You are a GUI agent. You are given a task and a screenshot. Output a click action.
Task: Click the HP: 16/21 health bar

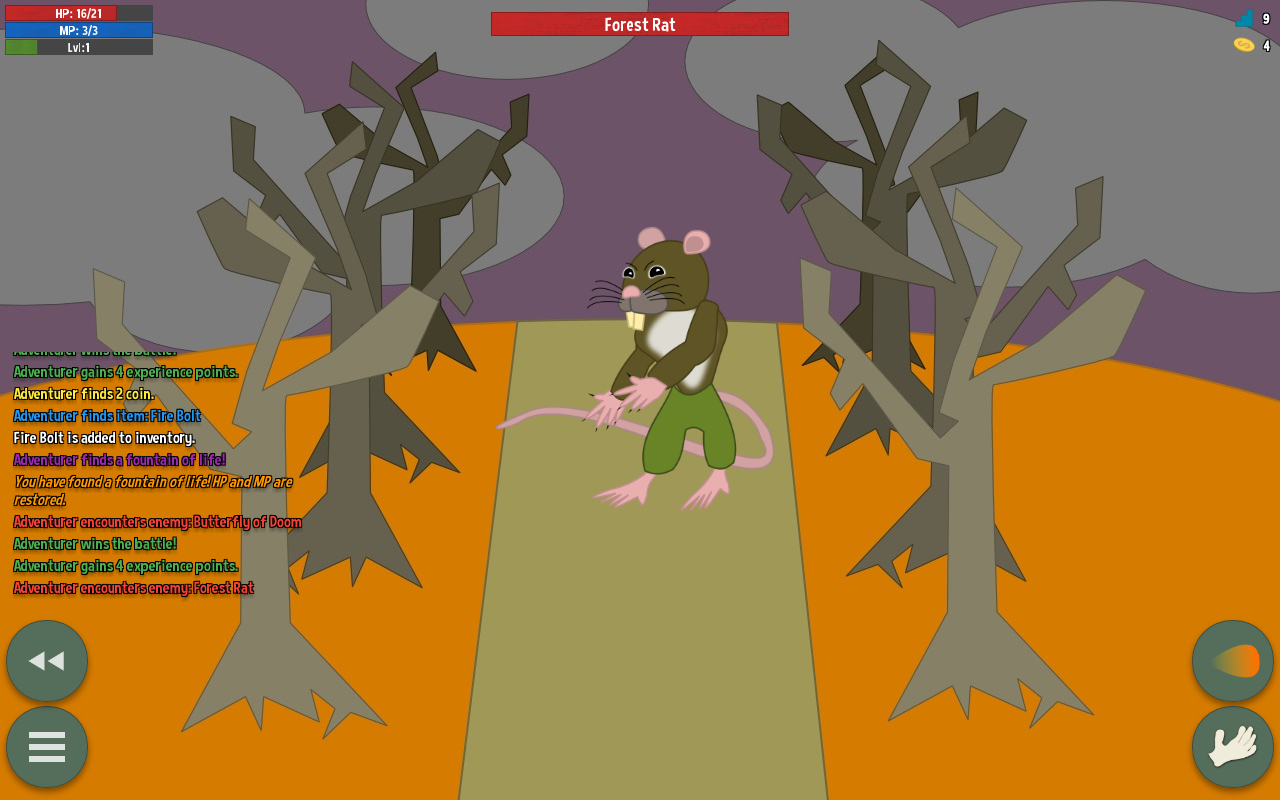(x=78, y=12)
